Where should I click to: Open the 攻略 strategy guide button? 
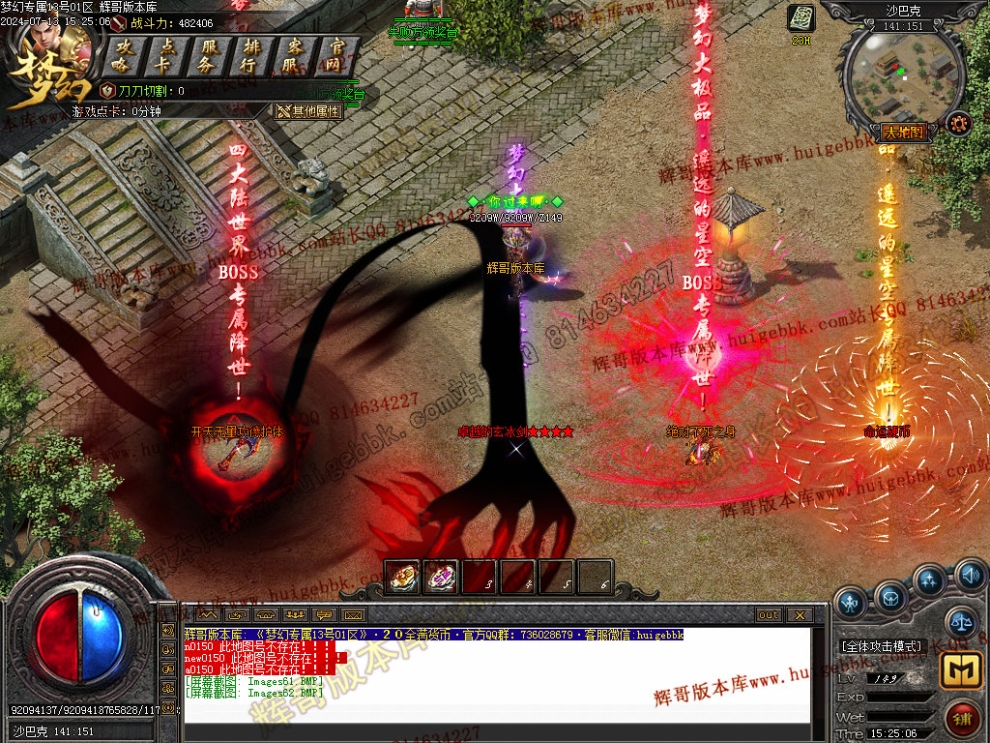[124, 57]
